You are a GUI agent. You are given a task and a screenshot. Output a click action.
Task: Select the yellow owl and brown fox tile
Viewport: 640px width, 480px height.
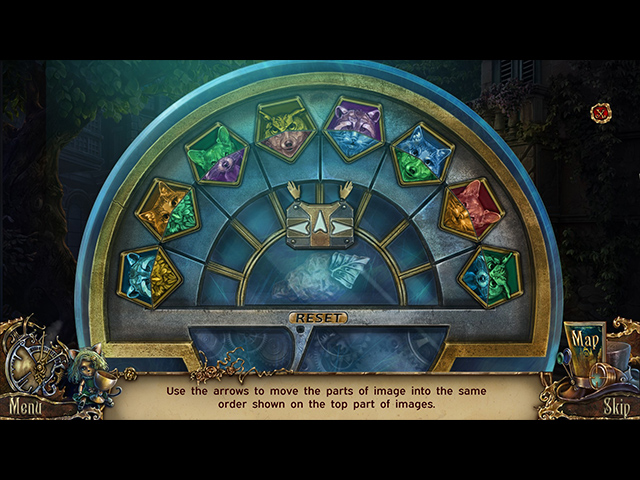285,128
